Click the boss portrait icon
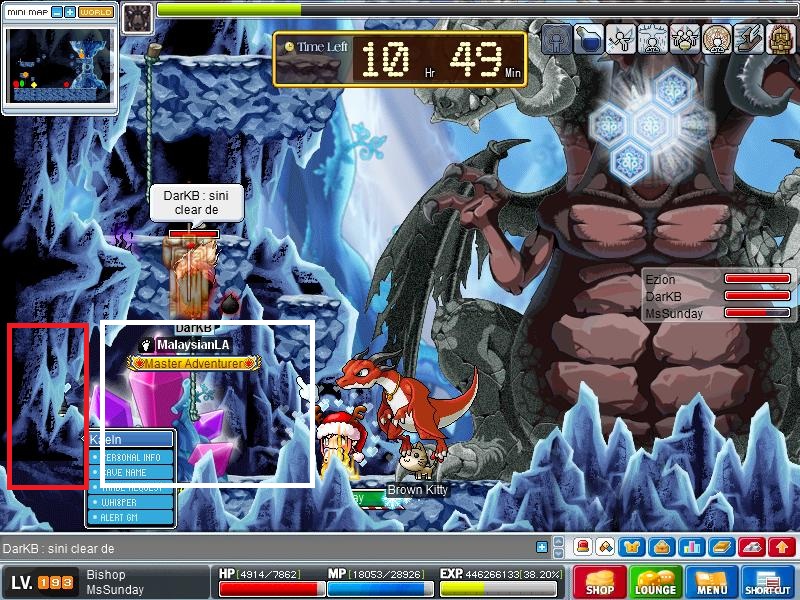The image size is (800, 600). pyautogui.click(x=138, y=15)
